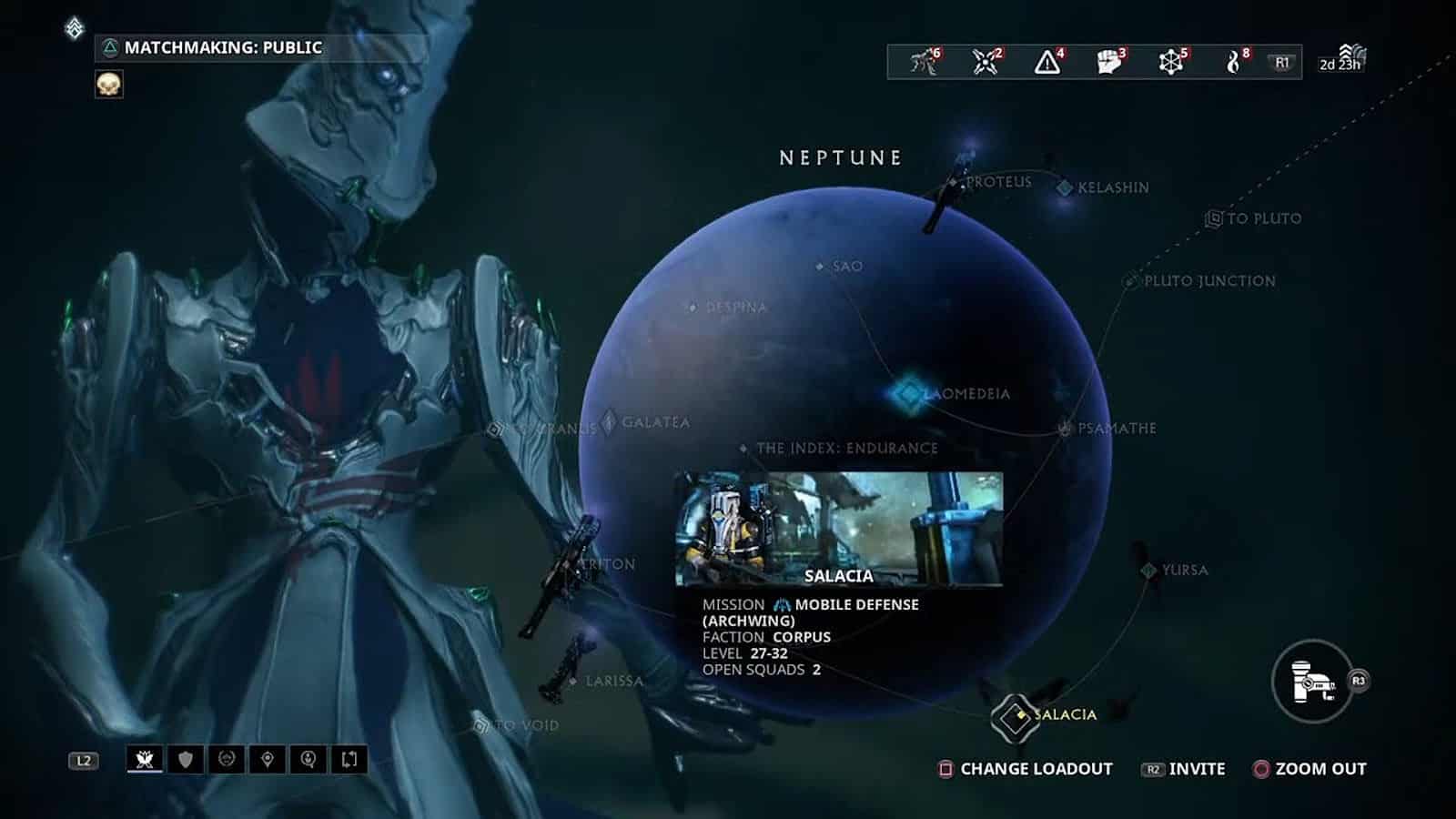
Task: Open the creature icon with badge 6
Action: [x=924, y=62]
